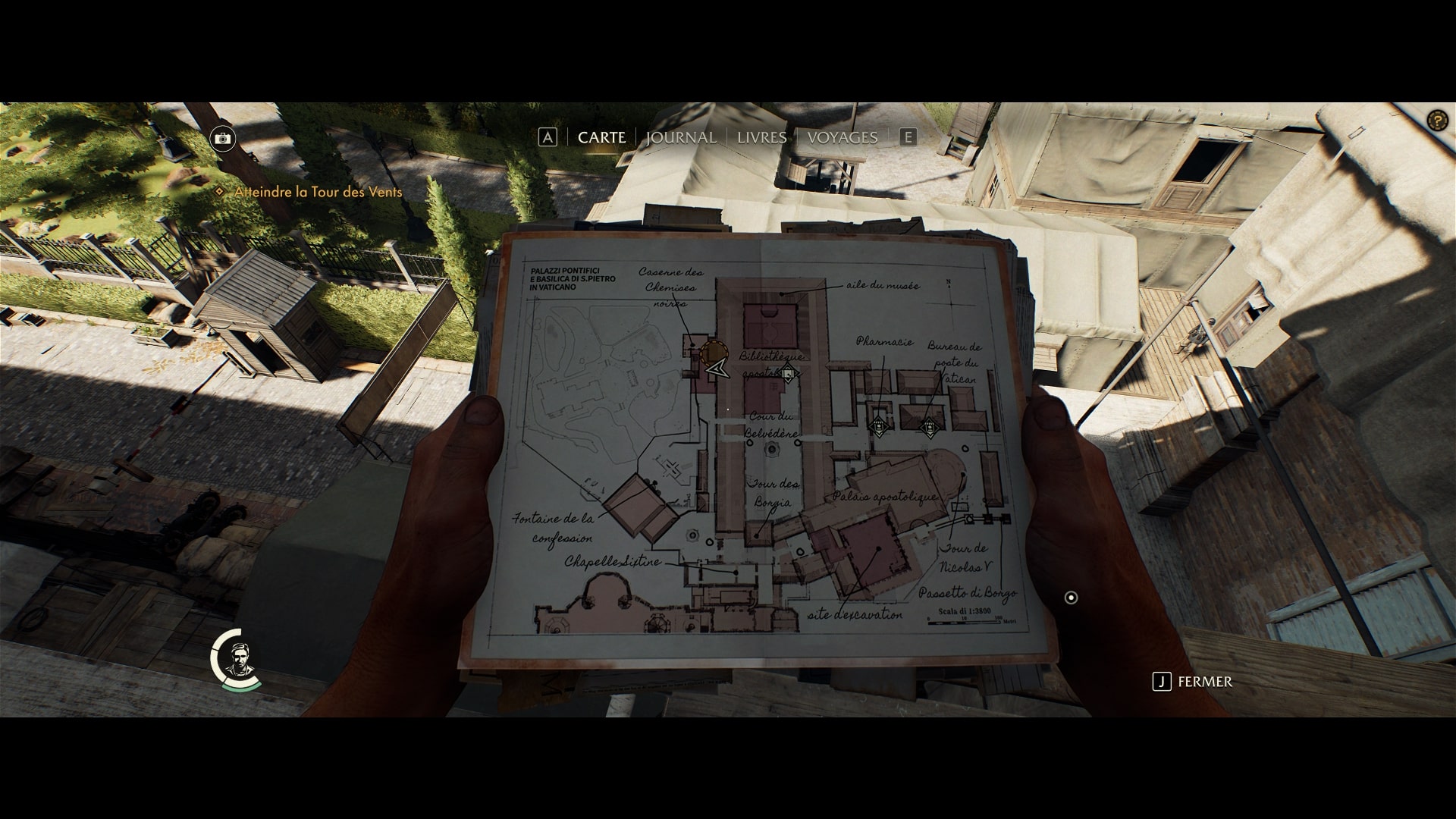1456x819 pixels.
Task: Select the CARTE tab
Action: tap(601, 137)
